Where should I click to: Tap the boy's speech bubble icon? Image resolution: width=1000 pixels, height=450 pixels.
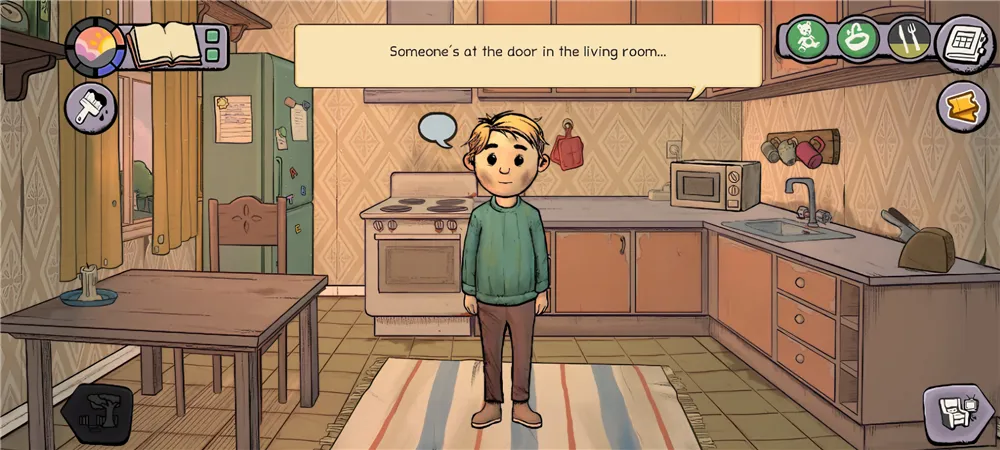437,129
